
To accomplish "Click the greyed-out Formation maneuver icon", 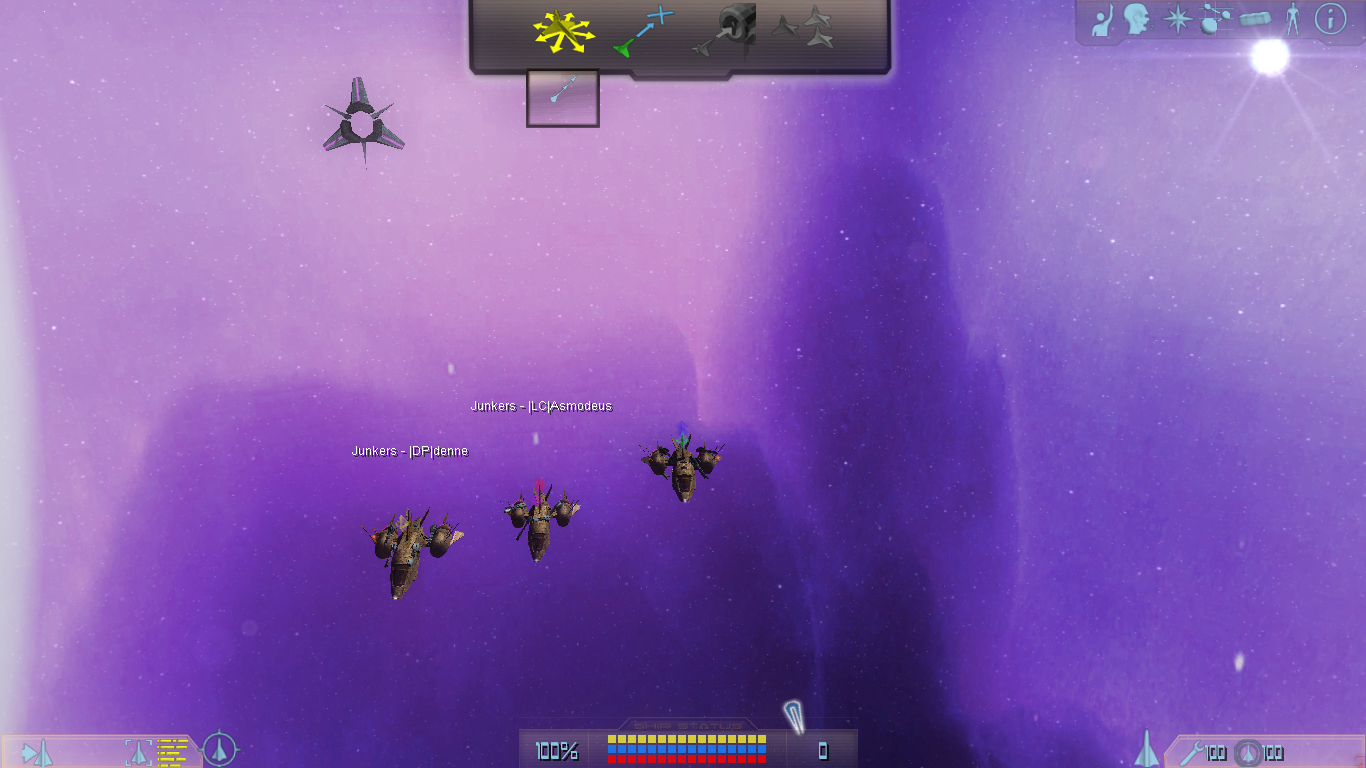I will pos(803,28).
